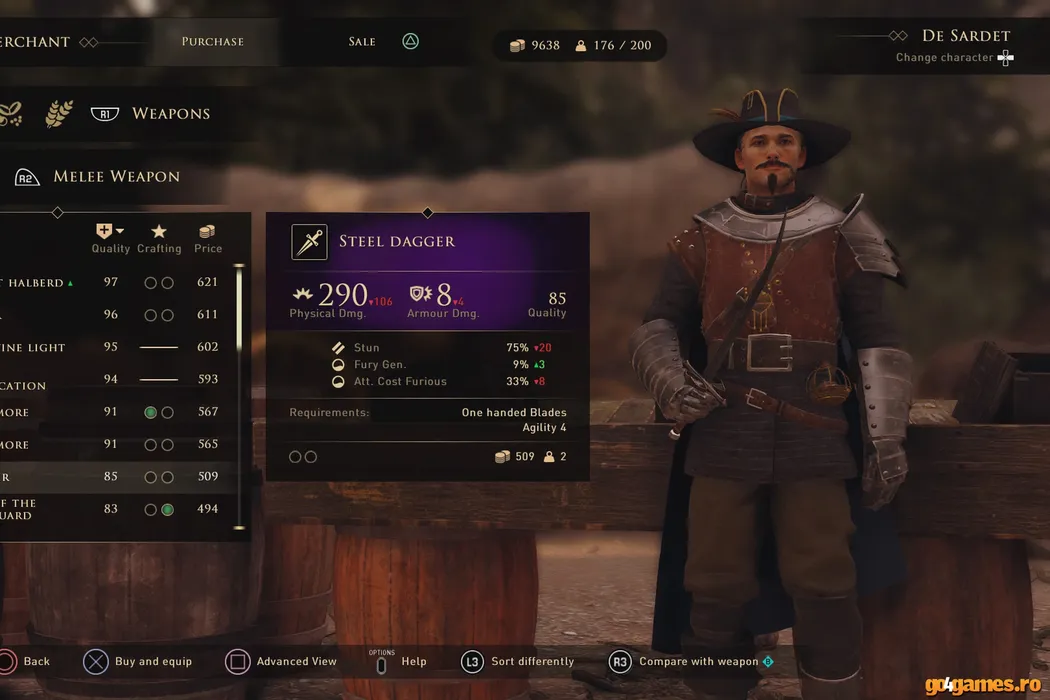Image resolution: width=1050 pixels, height=700 pixels.
Task: Open the wheat icon item category
Action: click(x=59, y=114)
